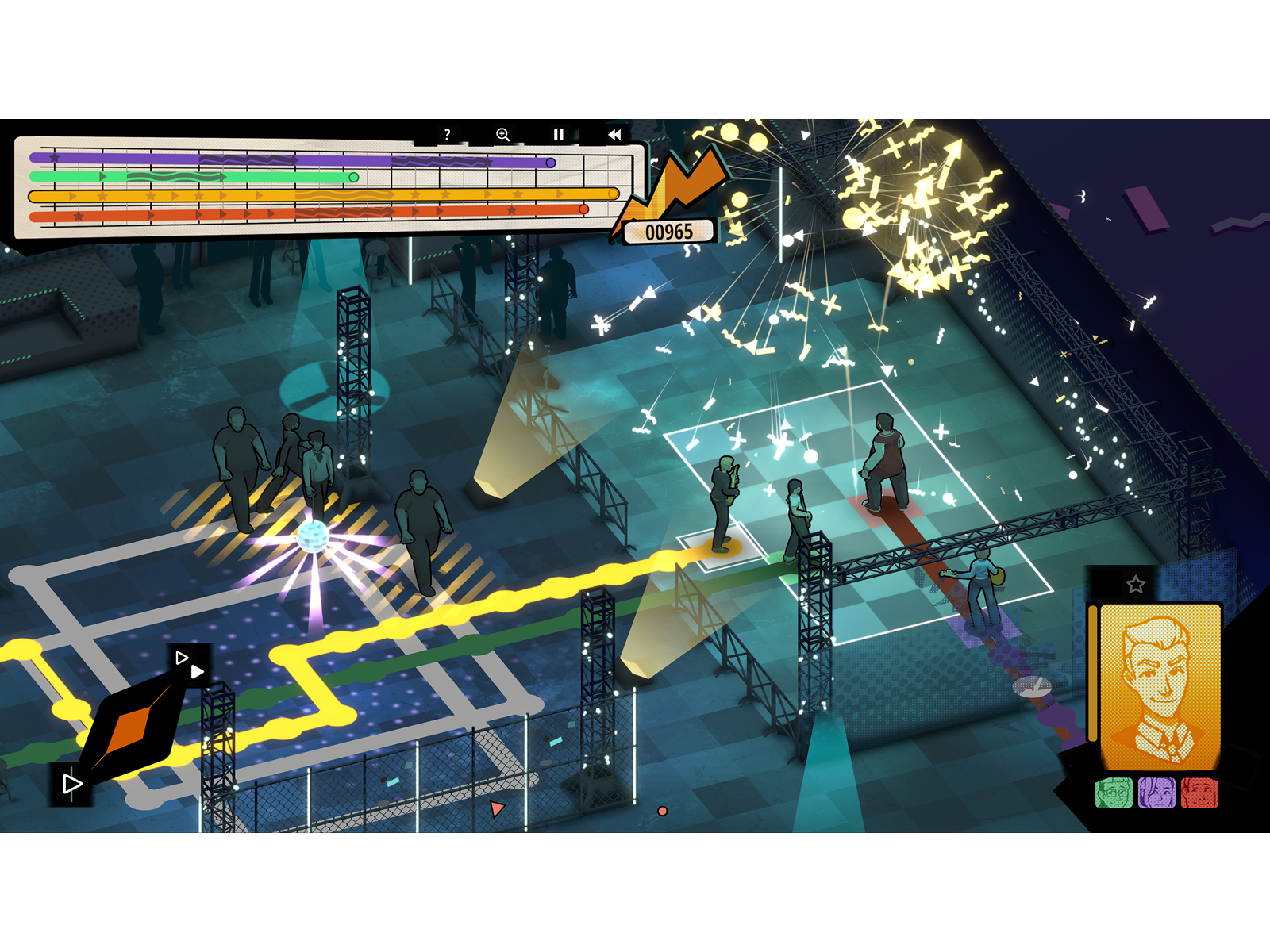Rewind the track using the double-arrow icon

(x=615, y=136)
